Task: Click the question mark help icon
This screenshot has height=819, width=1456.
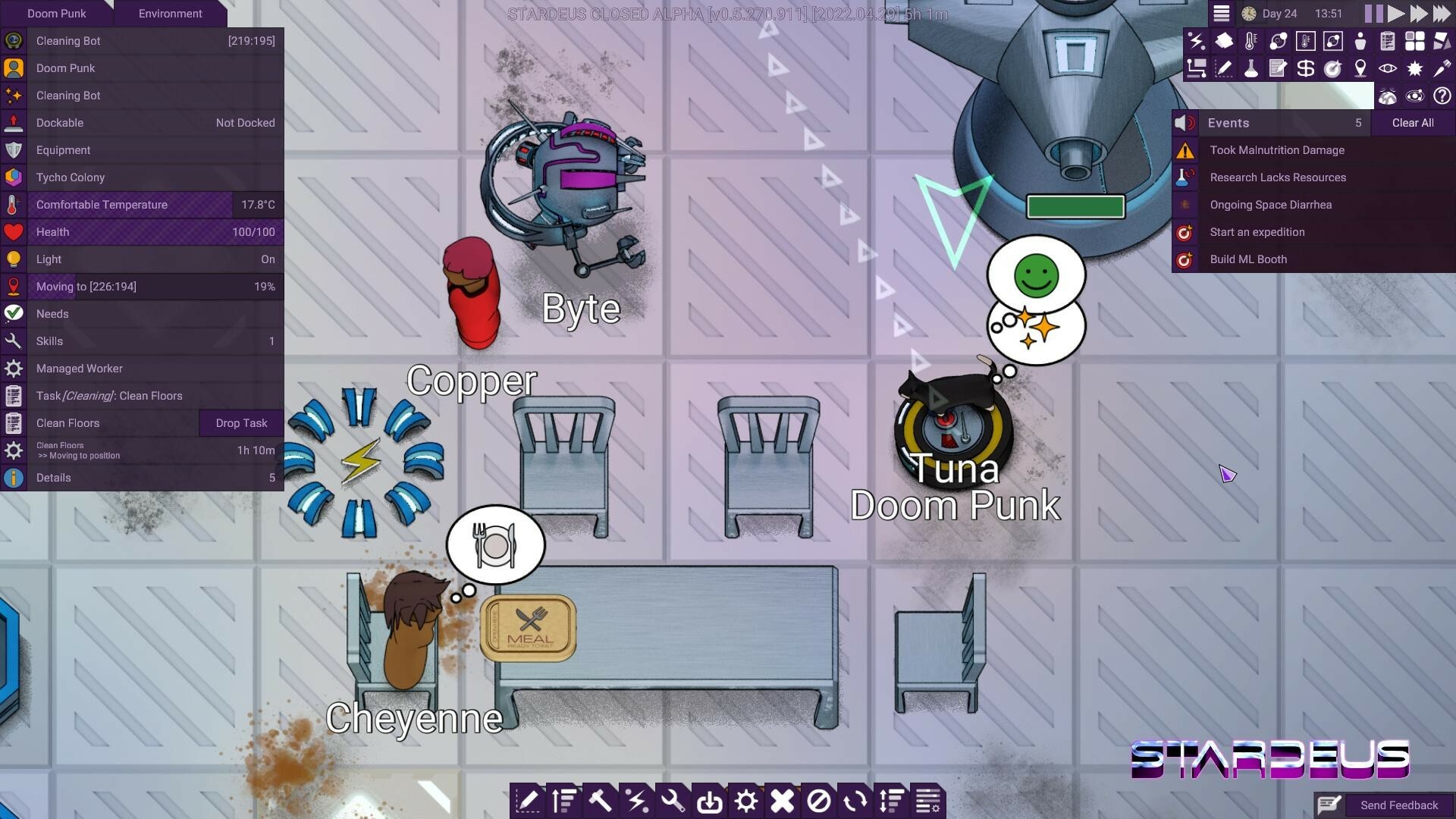Action: pyautogui.click(x=1442, y=96)
